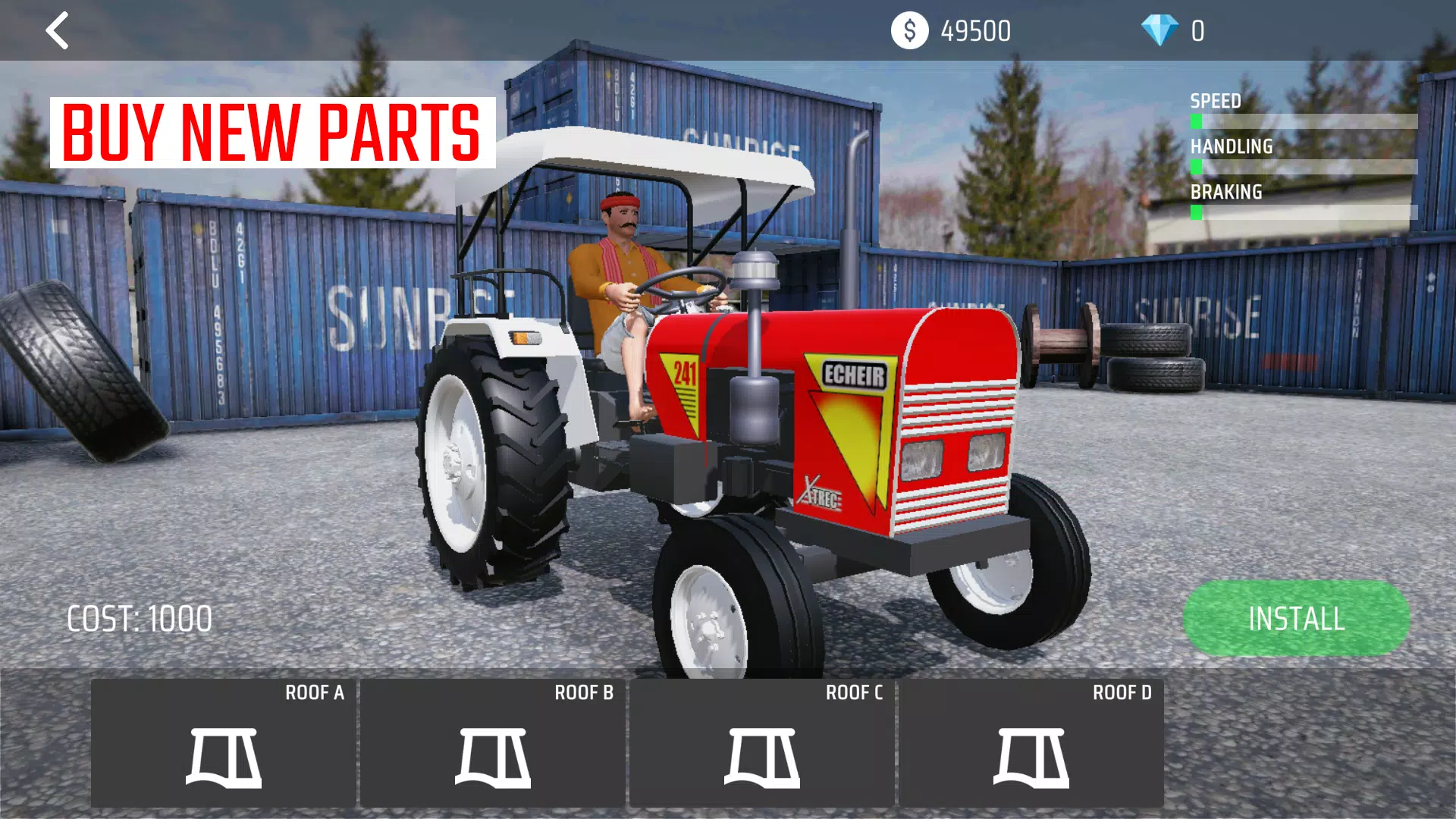This screenshot has height=819, width=1456.
Task: Install the selected roof part
Action: [x=1296, y=618]
